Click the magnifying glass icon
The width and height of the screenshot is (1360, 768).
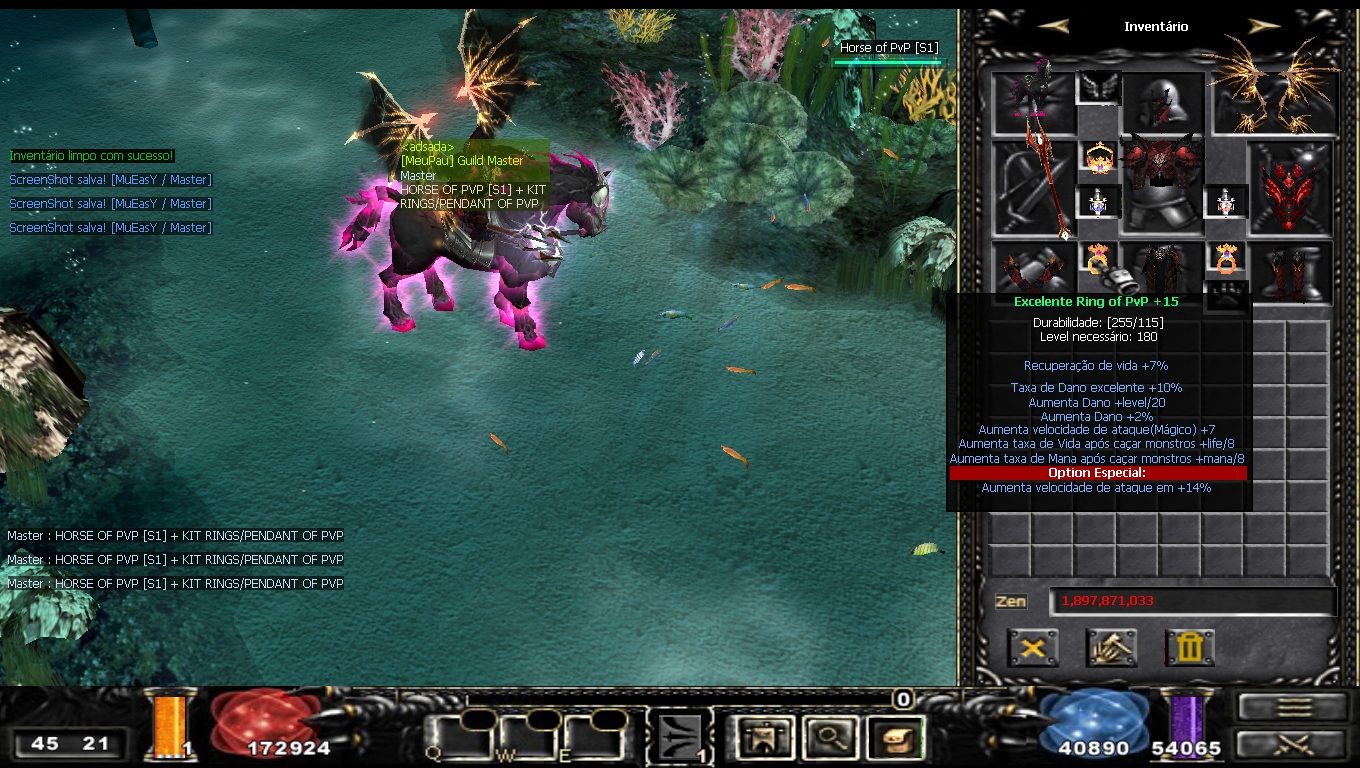[830, 738]
